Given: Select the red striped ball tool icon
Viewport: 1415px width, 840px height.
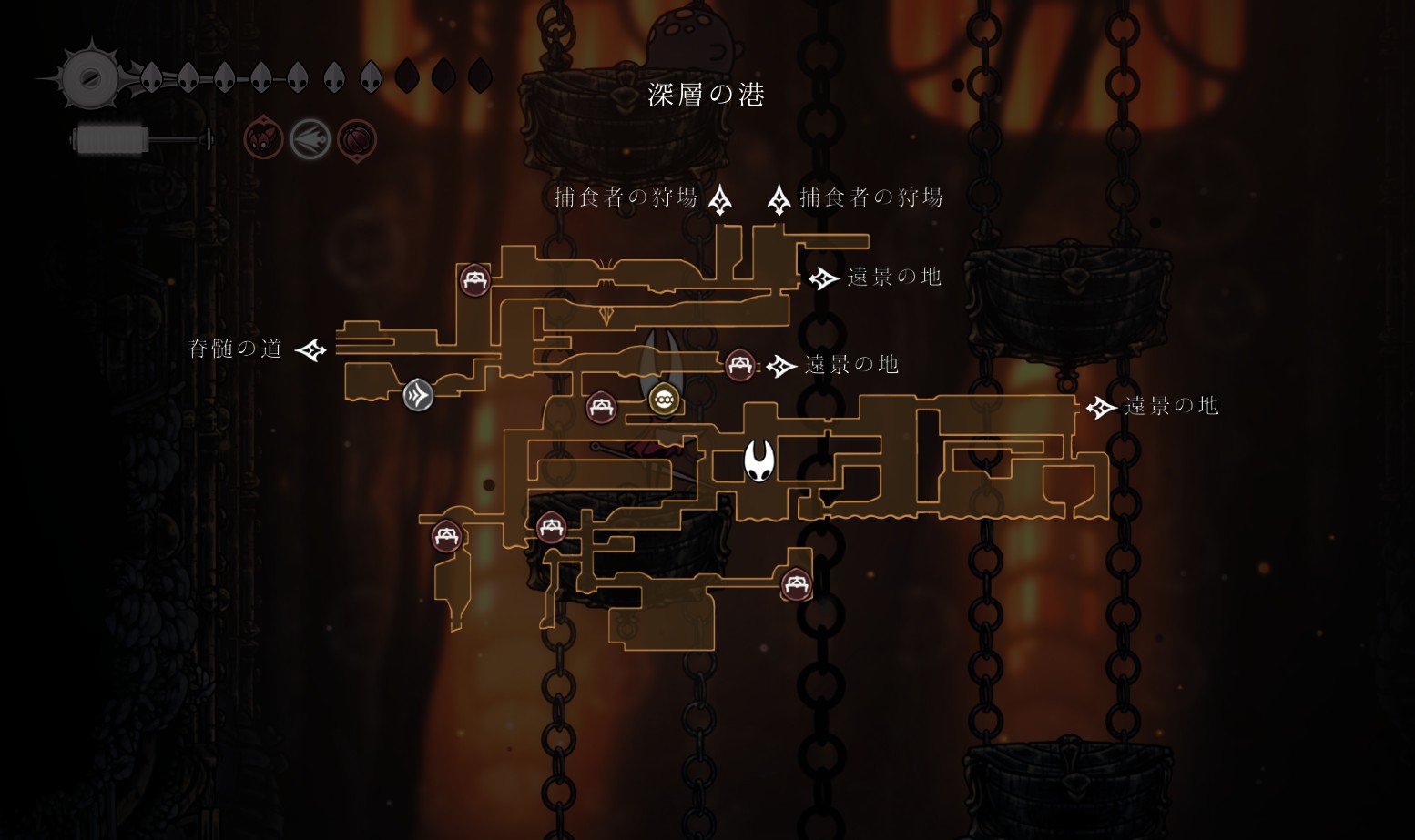Looking at the screenshot, I should click(x=357, y=140).
